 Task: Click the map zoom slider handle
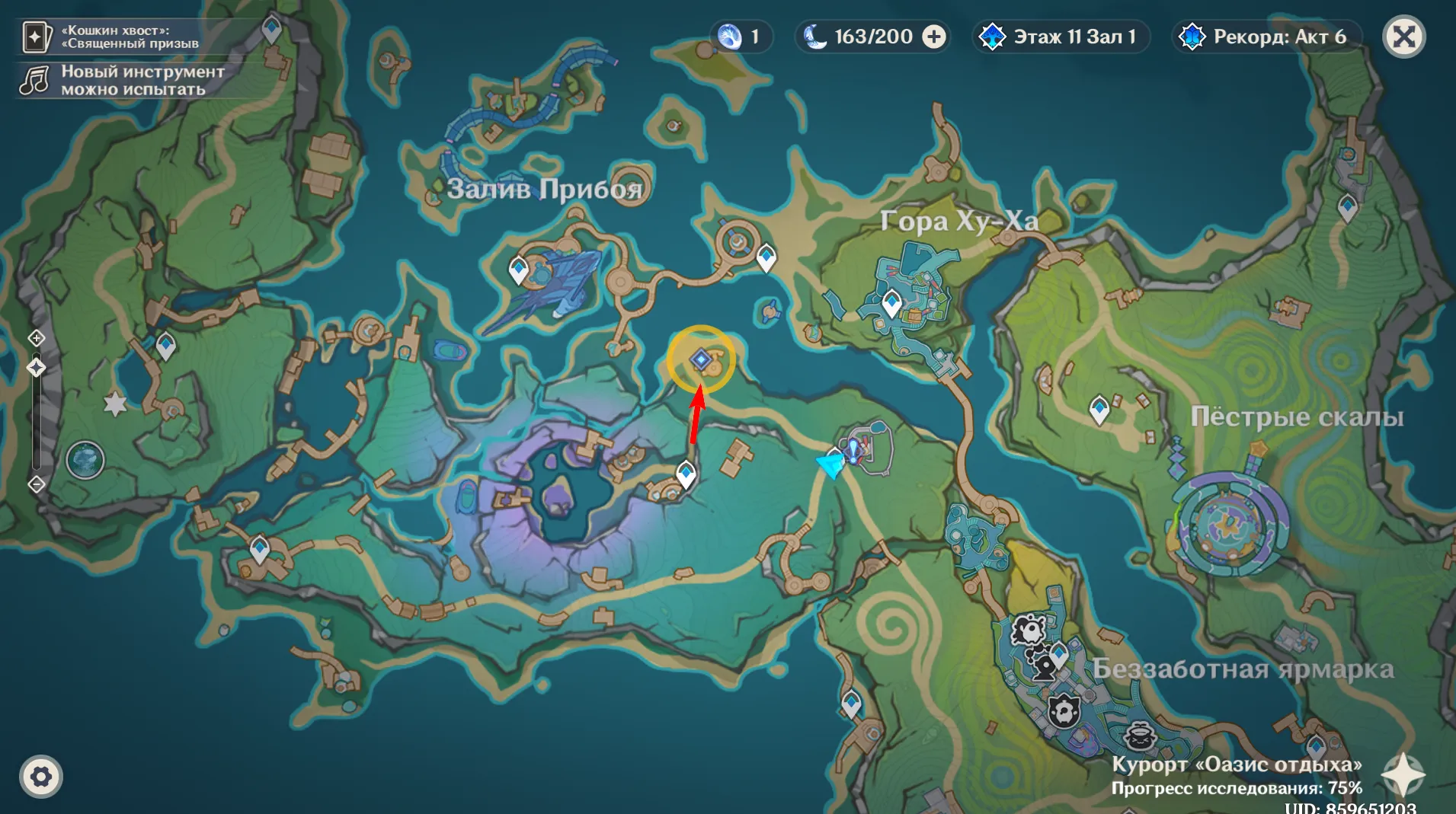pyautogui.click(x=37, y=368)
